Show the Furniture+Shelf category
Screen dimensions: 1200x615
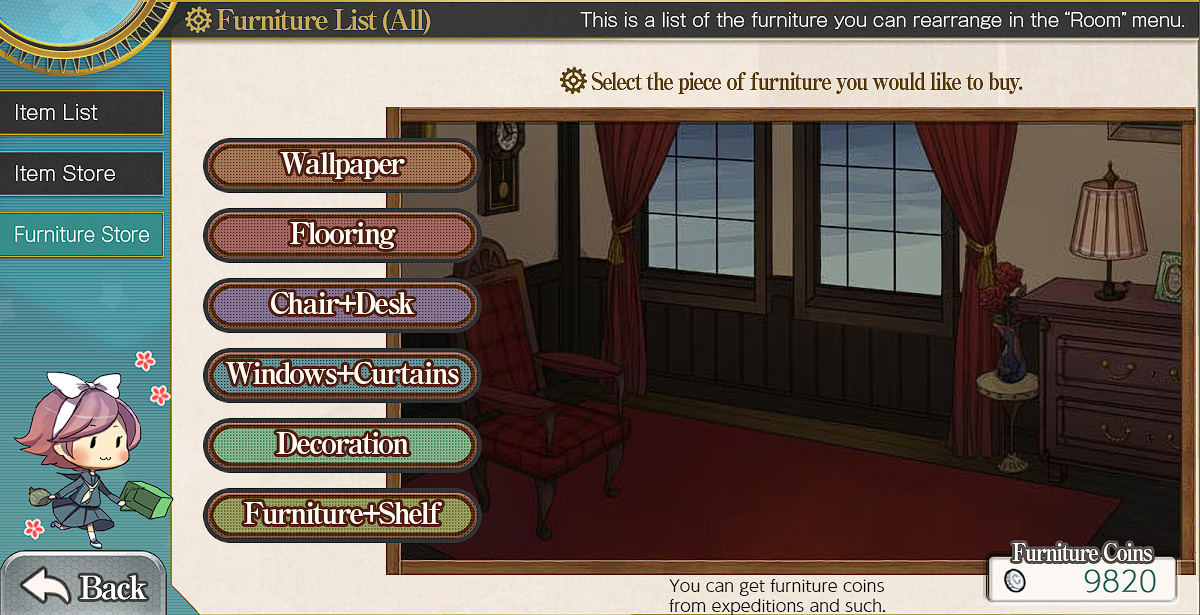tap(342, 515)
